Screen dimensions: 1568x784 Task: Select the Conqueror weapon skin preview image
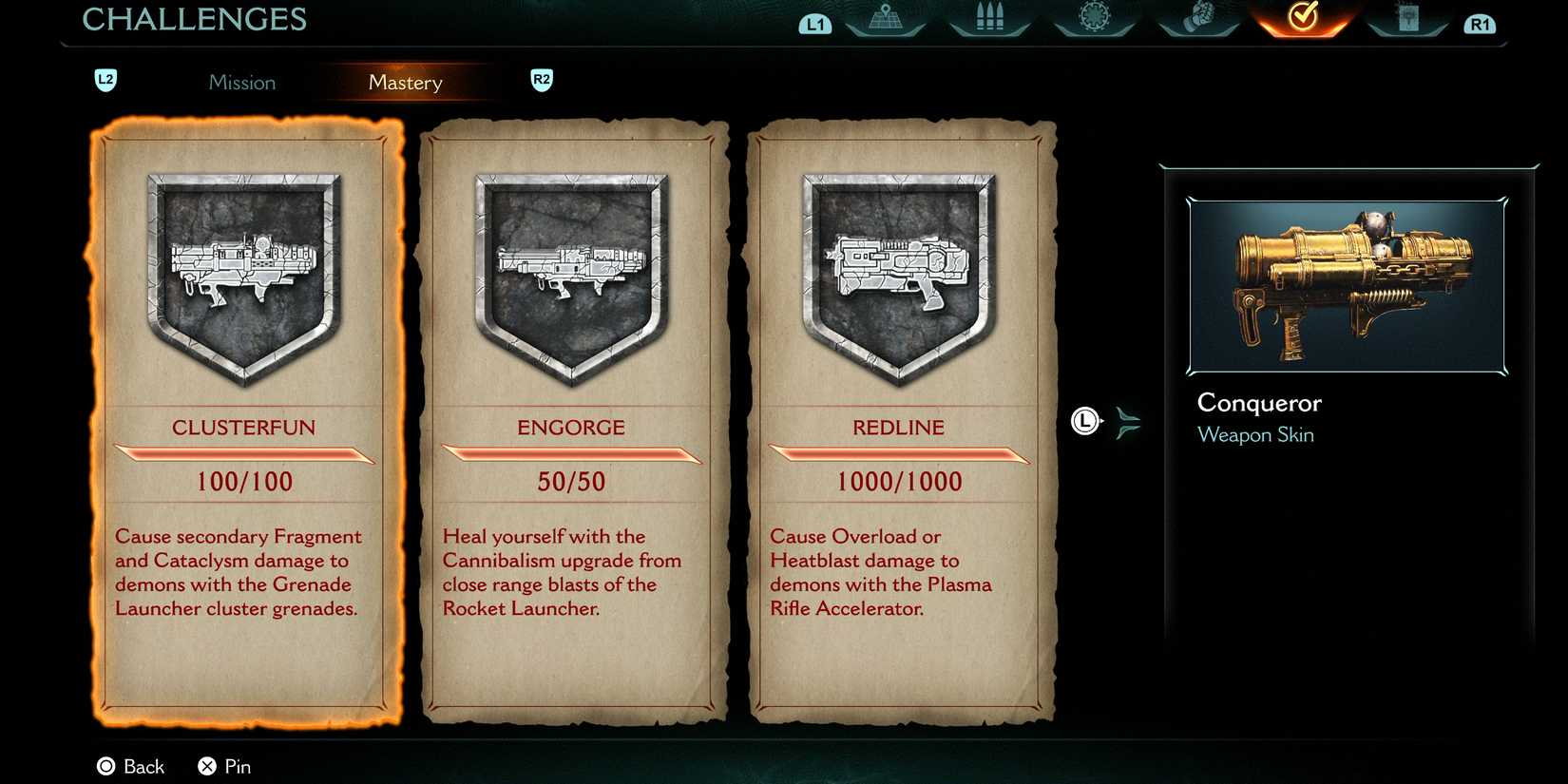pos(1345,285)
